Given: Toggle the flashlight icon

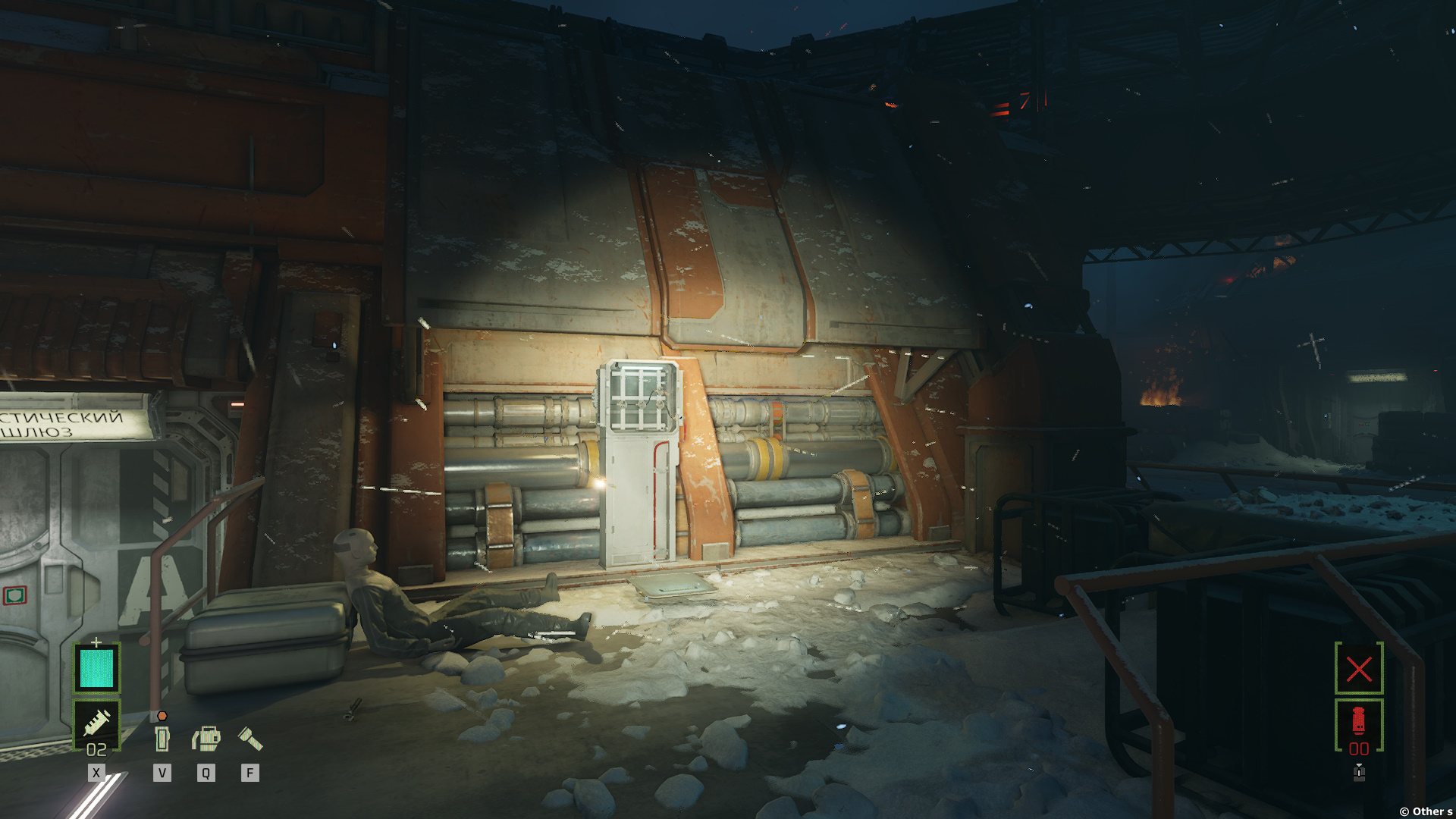Looking at the screenshot, I should (249, 738).
